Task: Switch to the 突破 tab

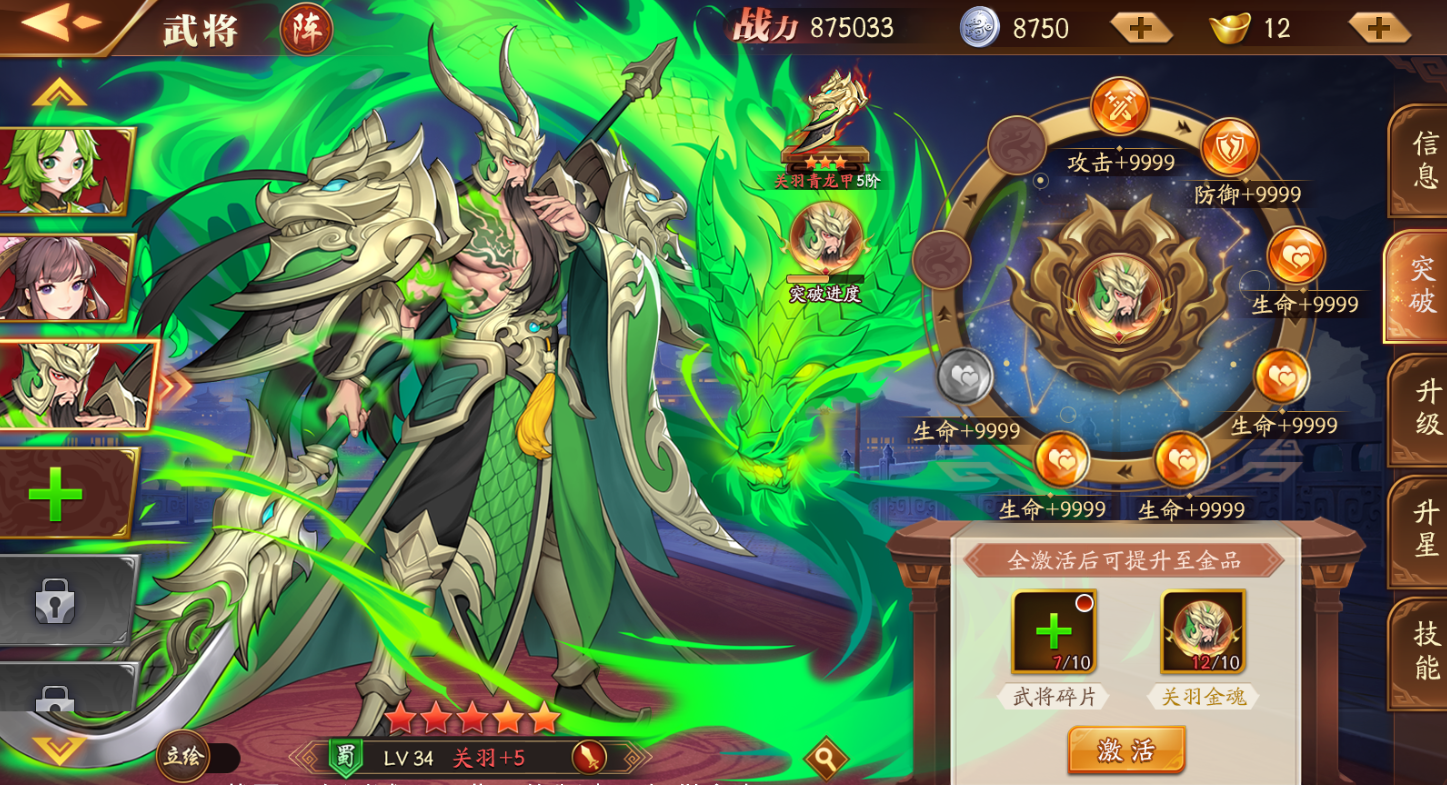Action: point(1420,285)
